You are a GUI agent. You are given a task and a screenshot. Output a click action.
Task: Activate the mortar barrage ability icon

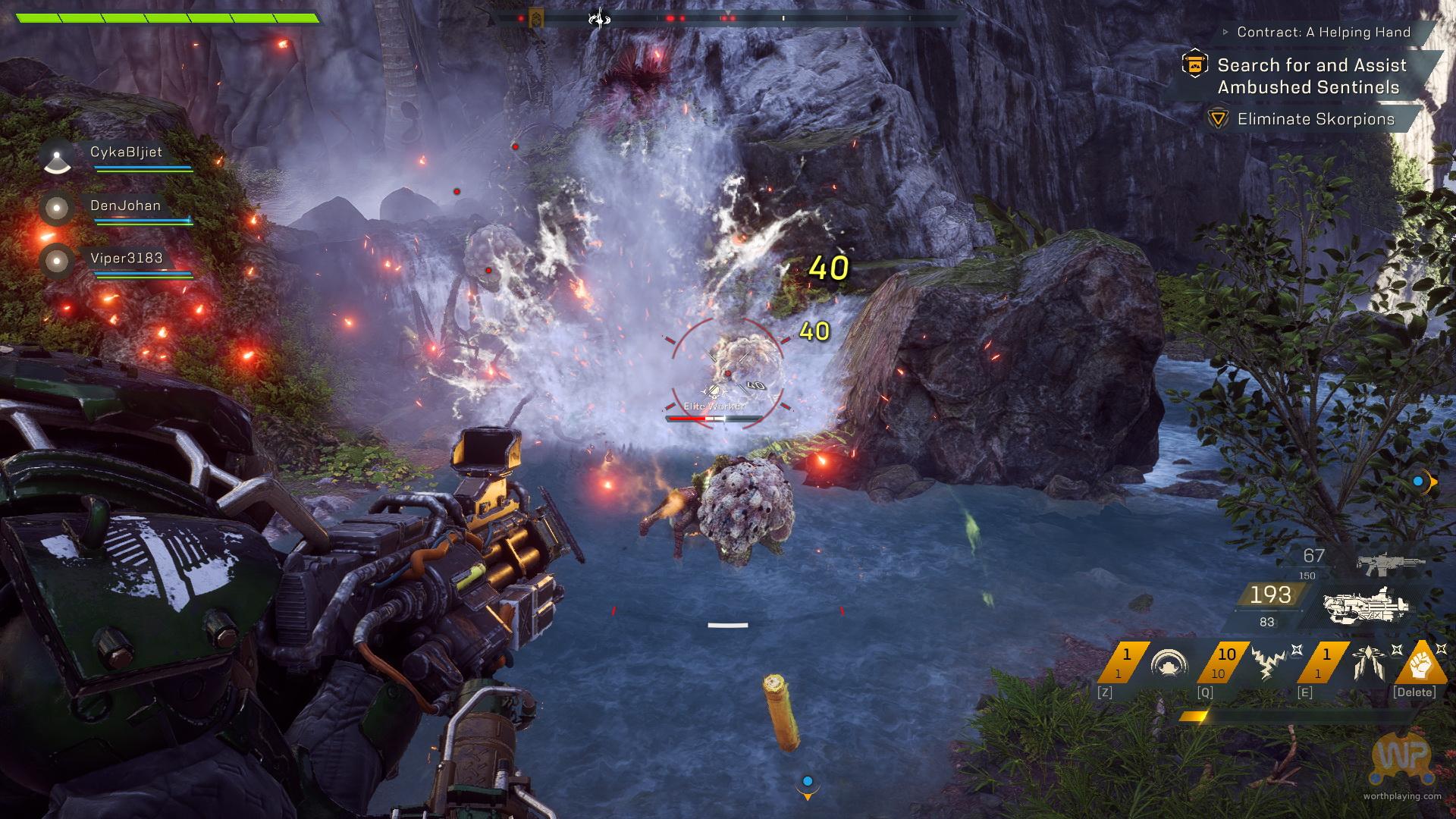(x=1370, y=664)
